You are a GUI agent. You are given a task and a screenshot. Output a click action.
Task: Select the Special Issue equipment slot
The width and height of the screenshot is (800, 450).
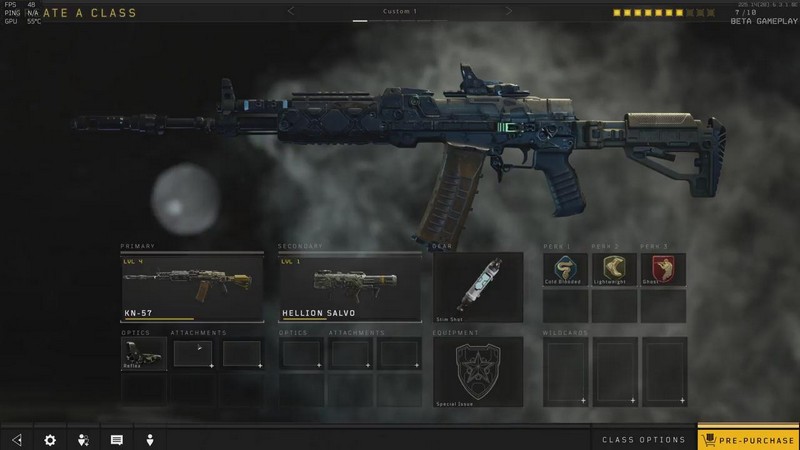[x=478, y=370]
